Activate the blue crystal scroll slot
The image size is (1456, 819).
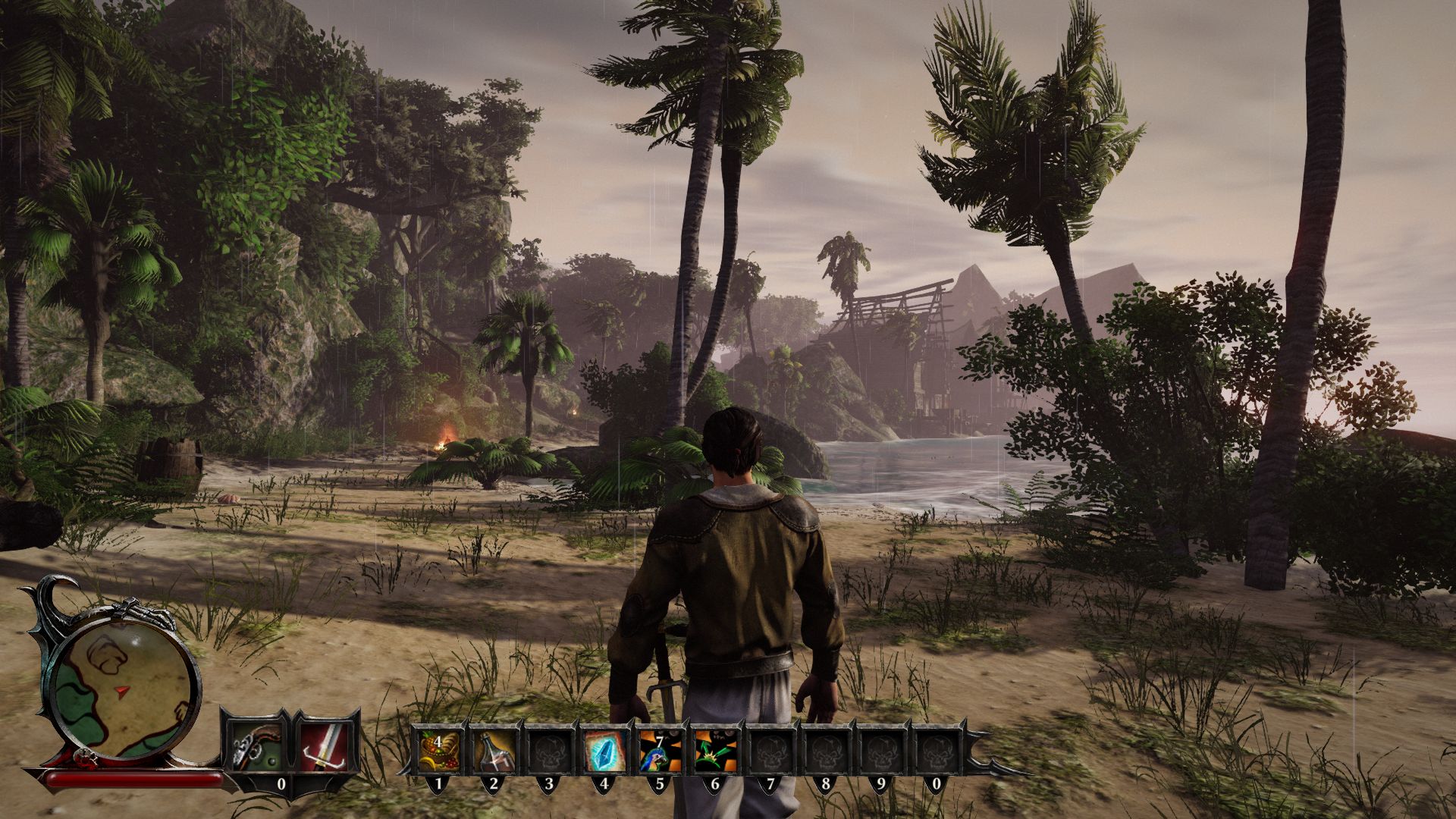604,751
